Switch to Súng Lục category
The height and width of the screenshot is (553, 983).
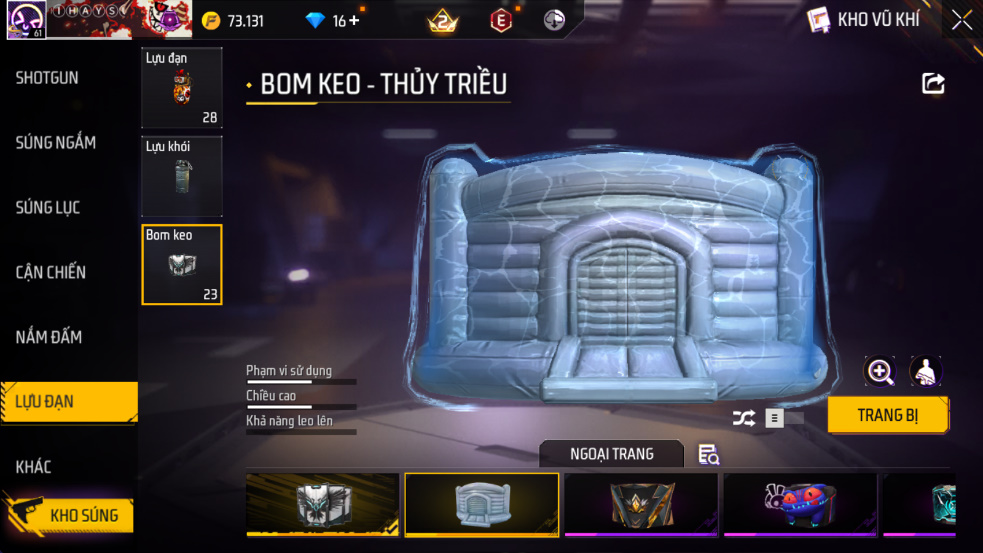(48, 208)
